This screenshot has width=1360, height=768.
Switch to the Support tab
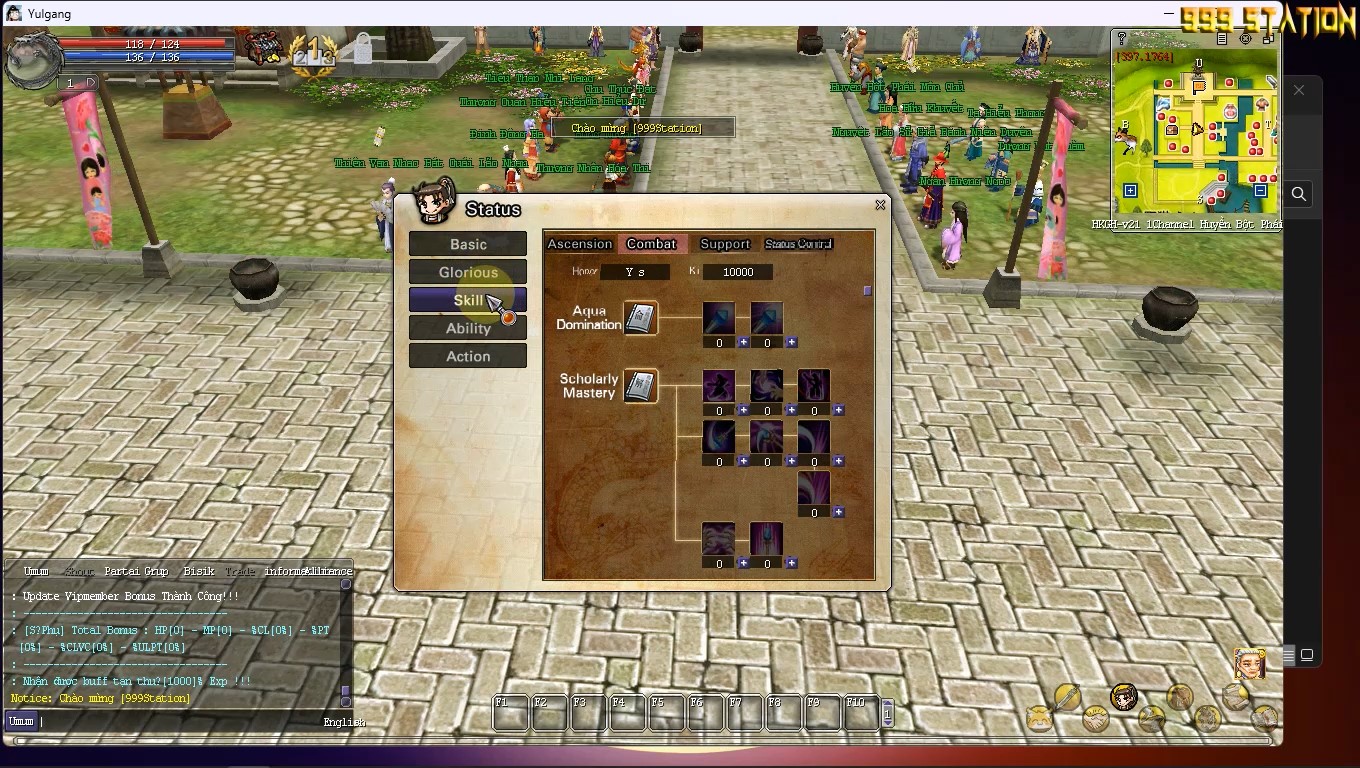pyautogui.click(x=724, y=244)
